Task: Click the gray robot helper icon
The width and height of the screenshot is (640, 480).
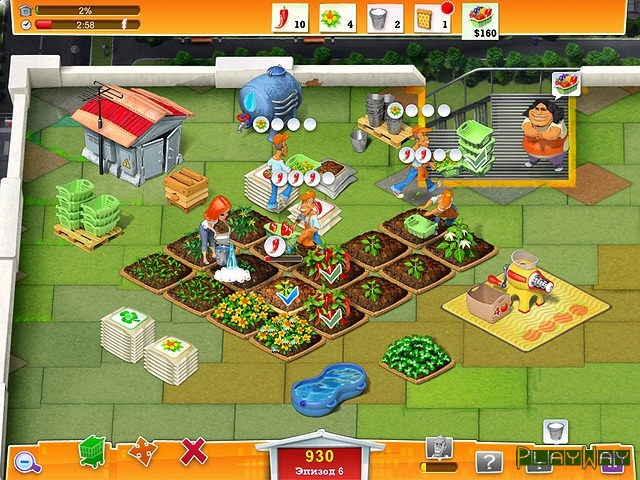Action: click(x=437, y=449)
